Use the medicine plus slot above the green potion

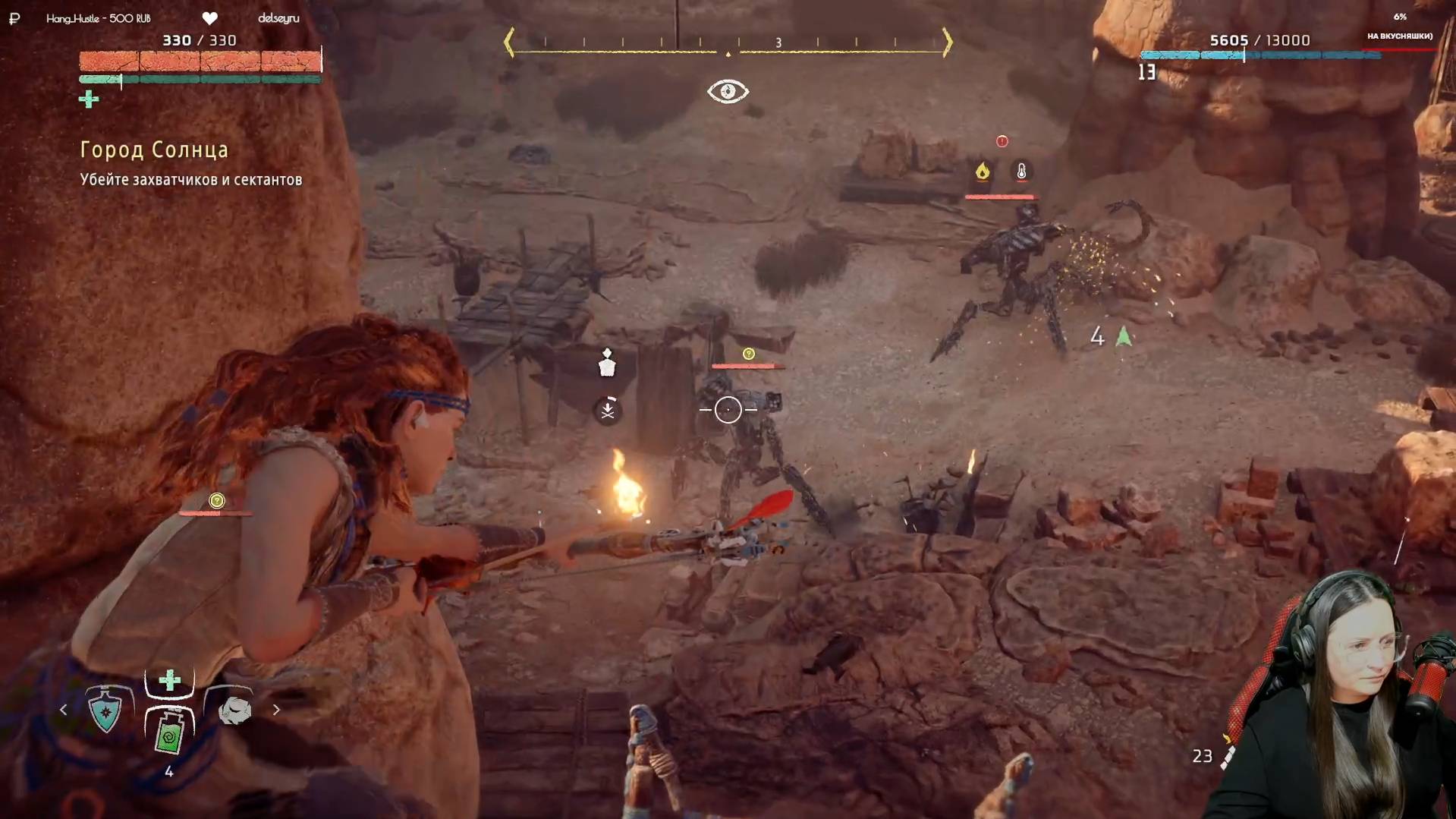click(x=169, y=680)
